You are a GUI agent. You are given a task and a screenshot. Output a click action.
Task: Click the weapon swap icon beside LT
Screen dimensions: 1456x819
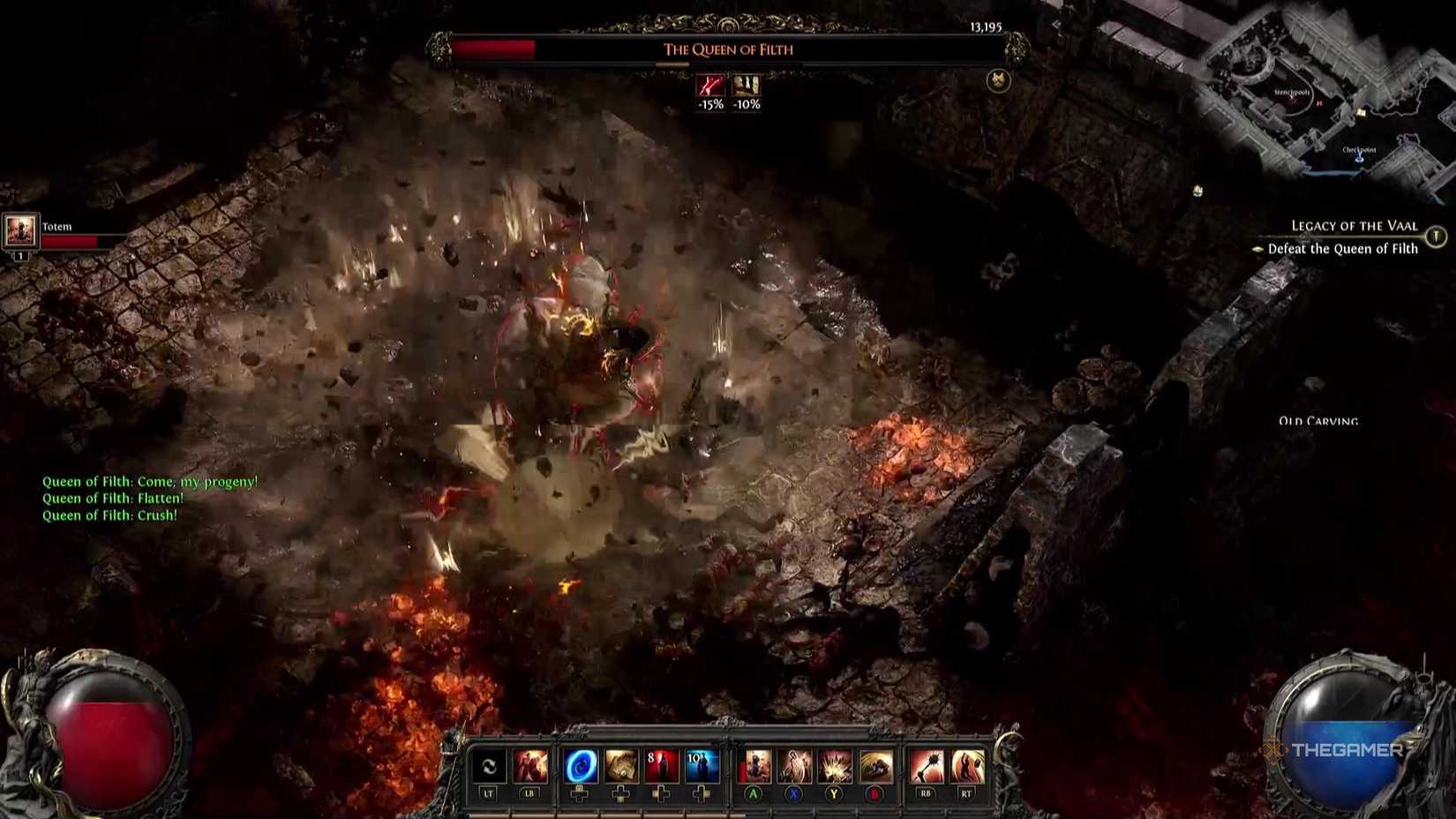(x=489, y=767)
